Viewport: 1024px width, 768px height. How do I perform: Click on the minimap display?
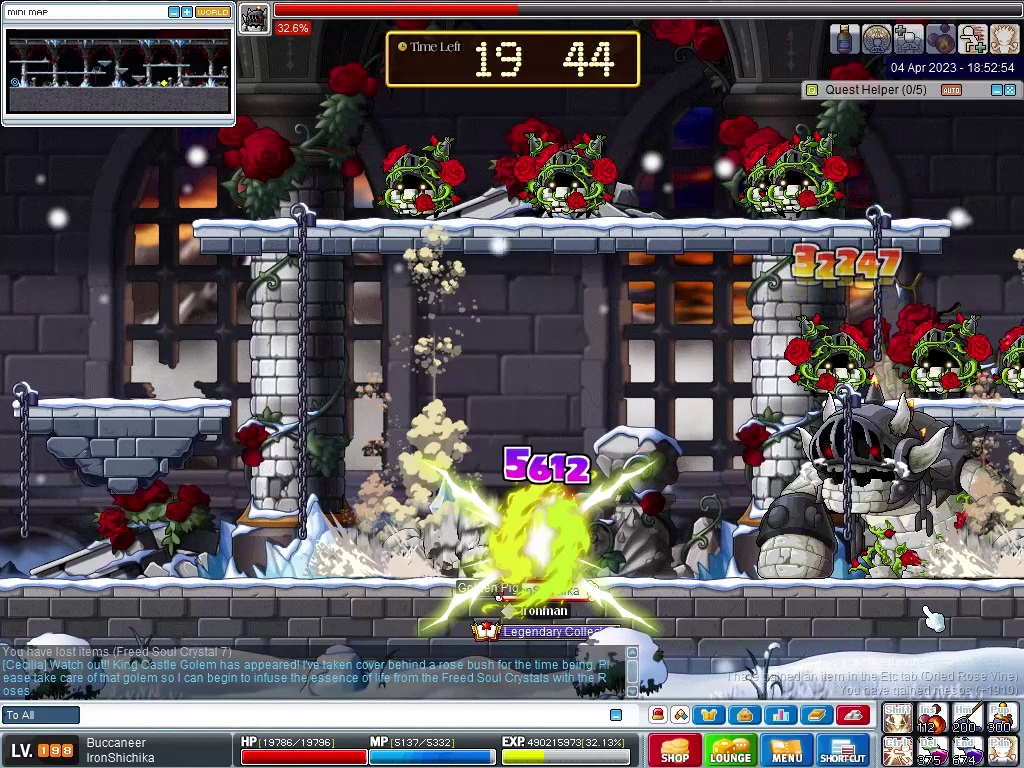(118, 70)
